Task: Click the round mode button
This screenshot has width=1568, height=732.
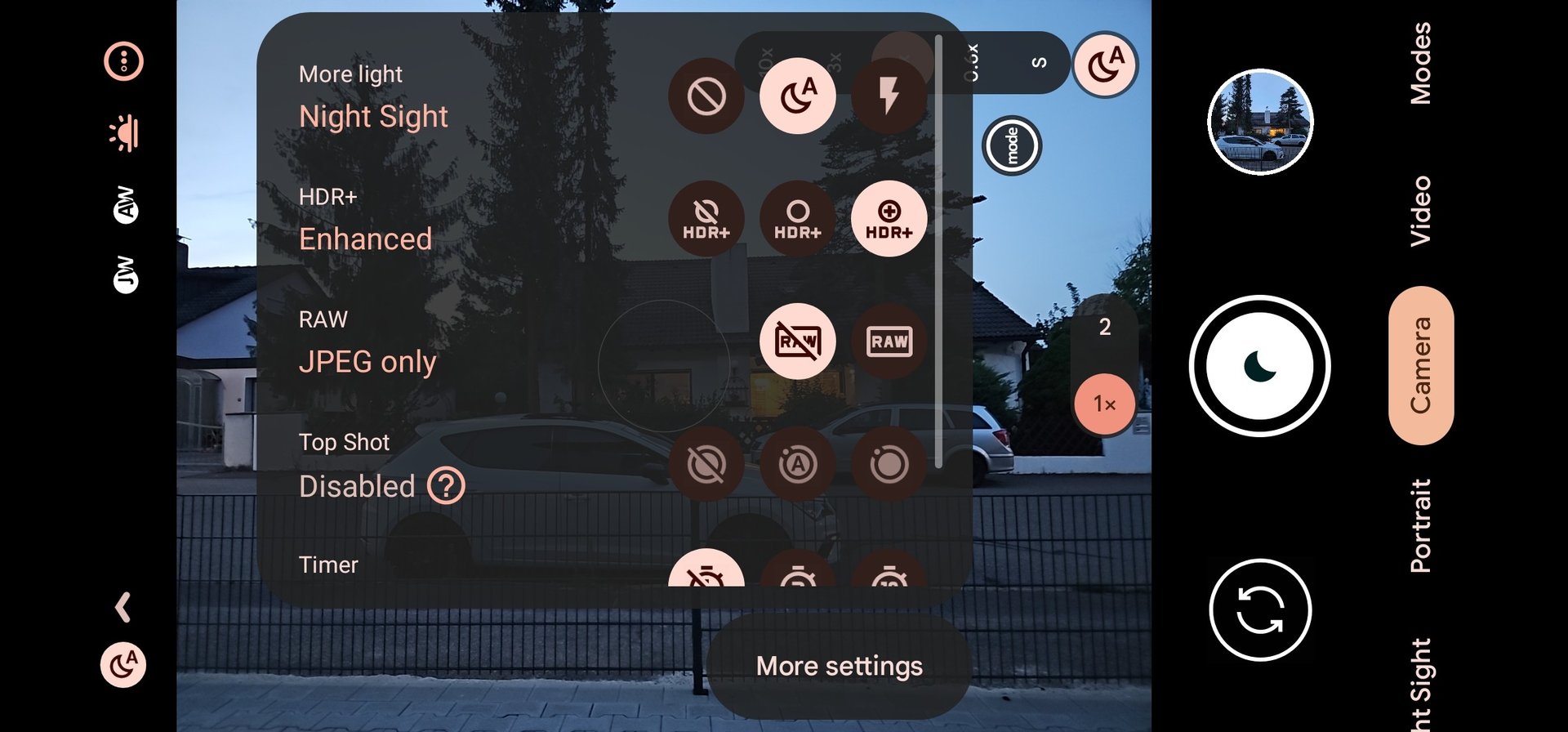Action: [1012, 145]
